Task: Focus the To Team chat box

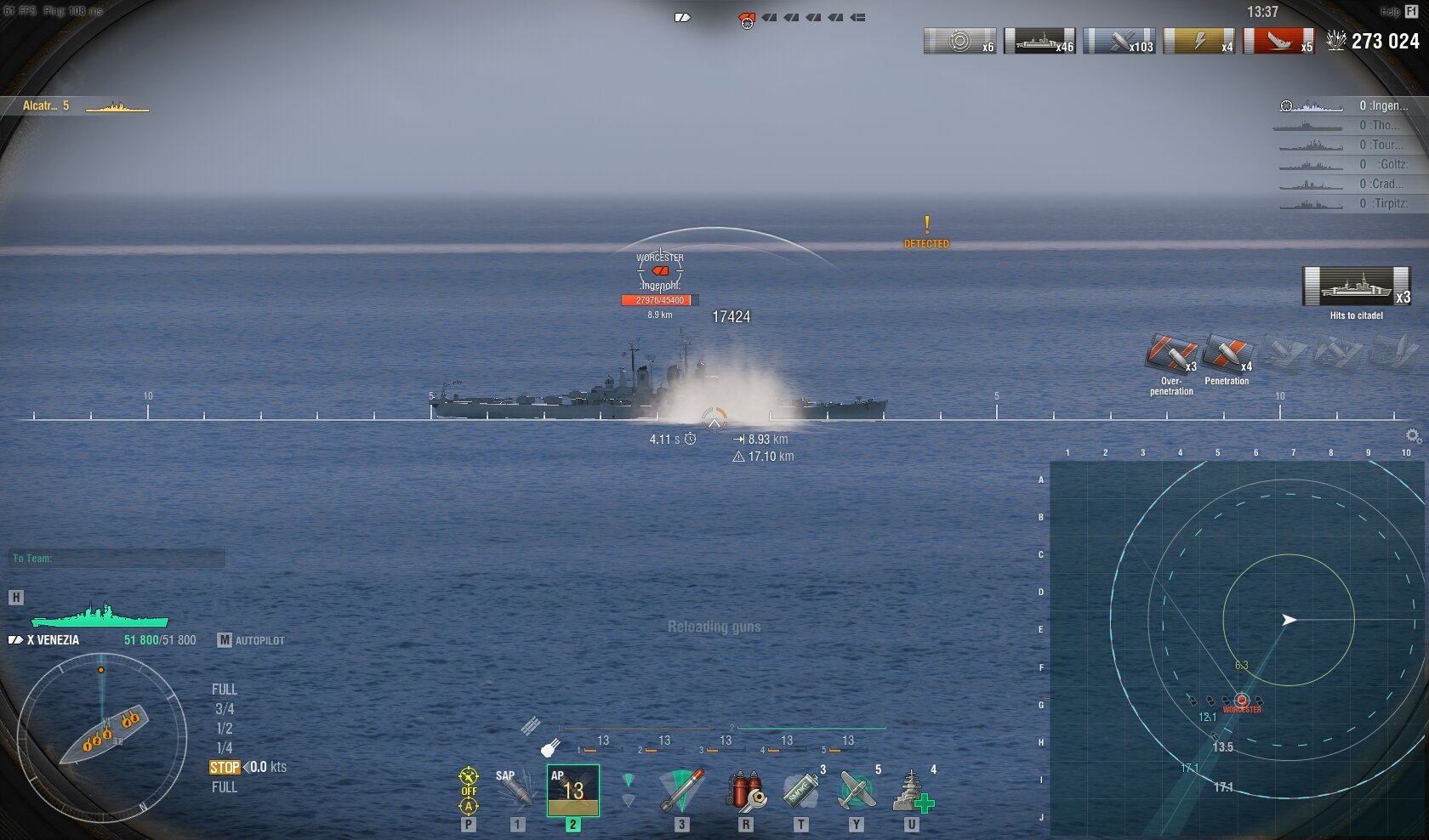Action: click(117, 559)
